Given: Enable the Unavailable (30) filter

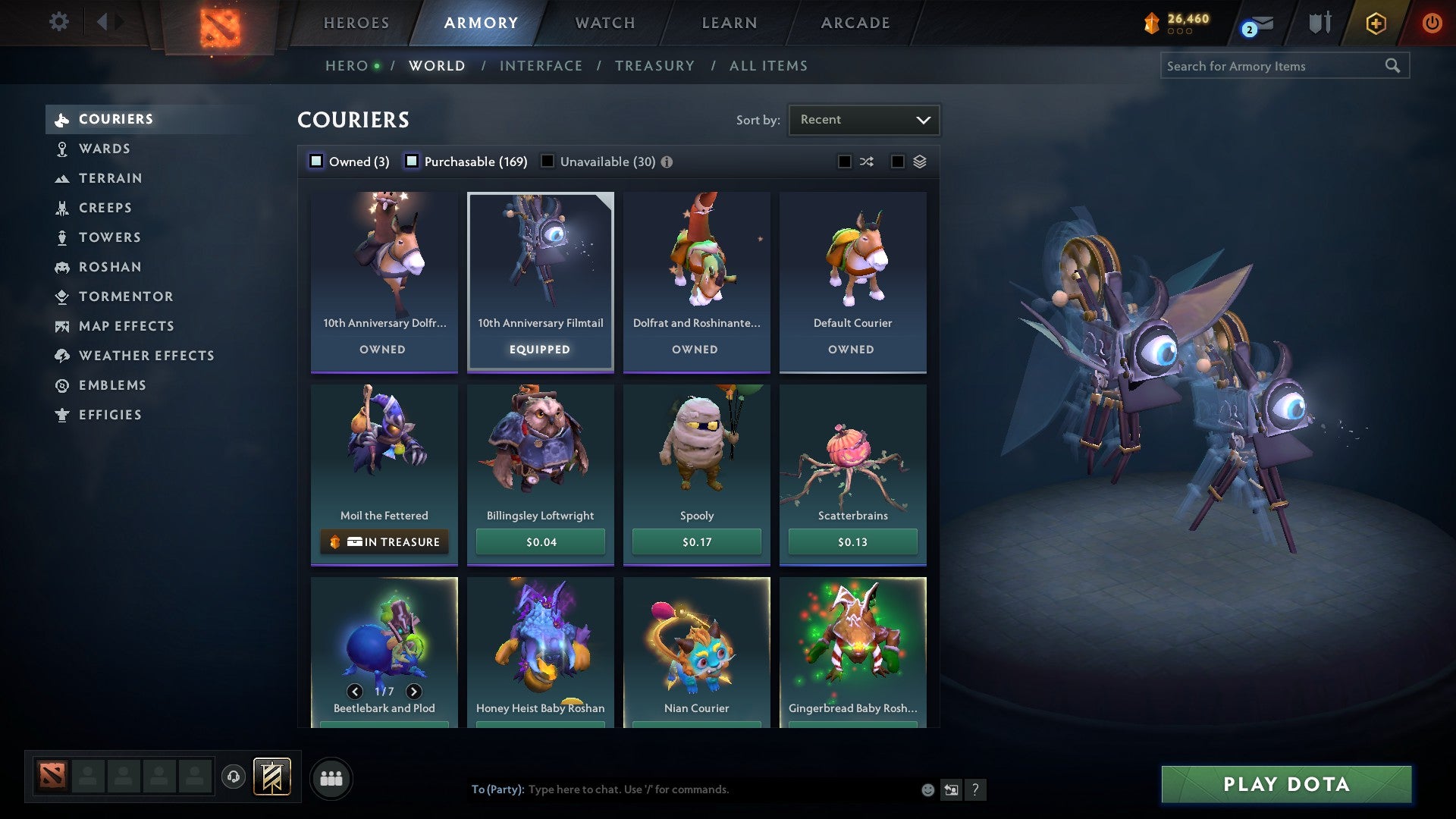Looking at the screenshot, I should click(x=548, y=161).
